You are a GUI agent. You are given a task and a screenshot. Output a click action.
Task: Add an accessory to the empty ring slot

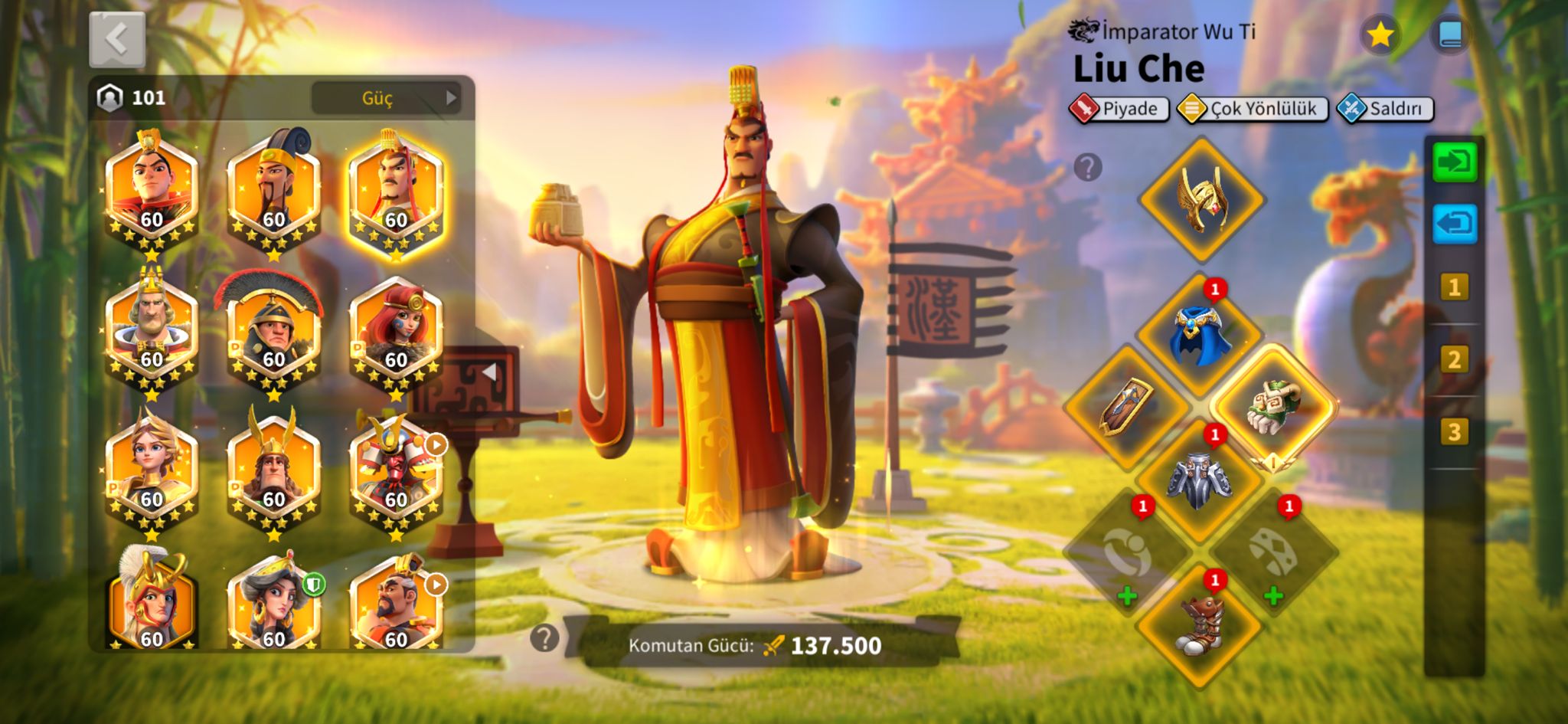pyautogui.click(x=1126, y=553)
